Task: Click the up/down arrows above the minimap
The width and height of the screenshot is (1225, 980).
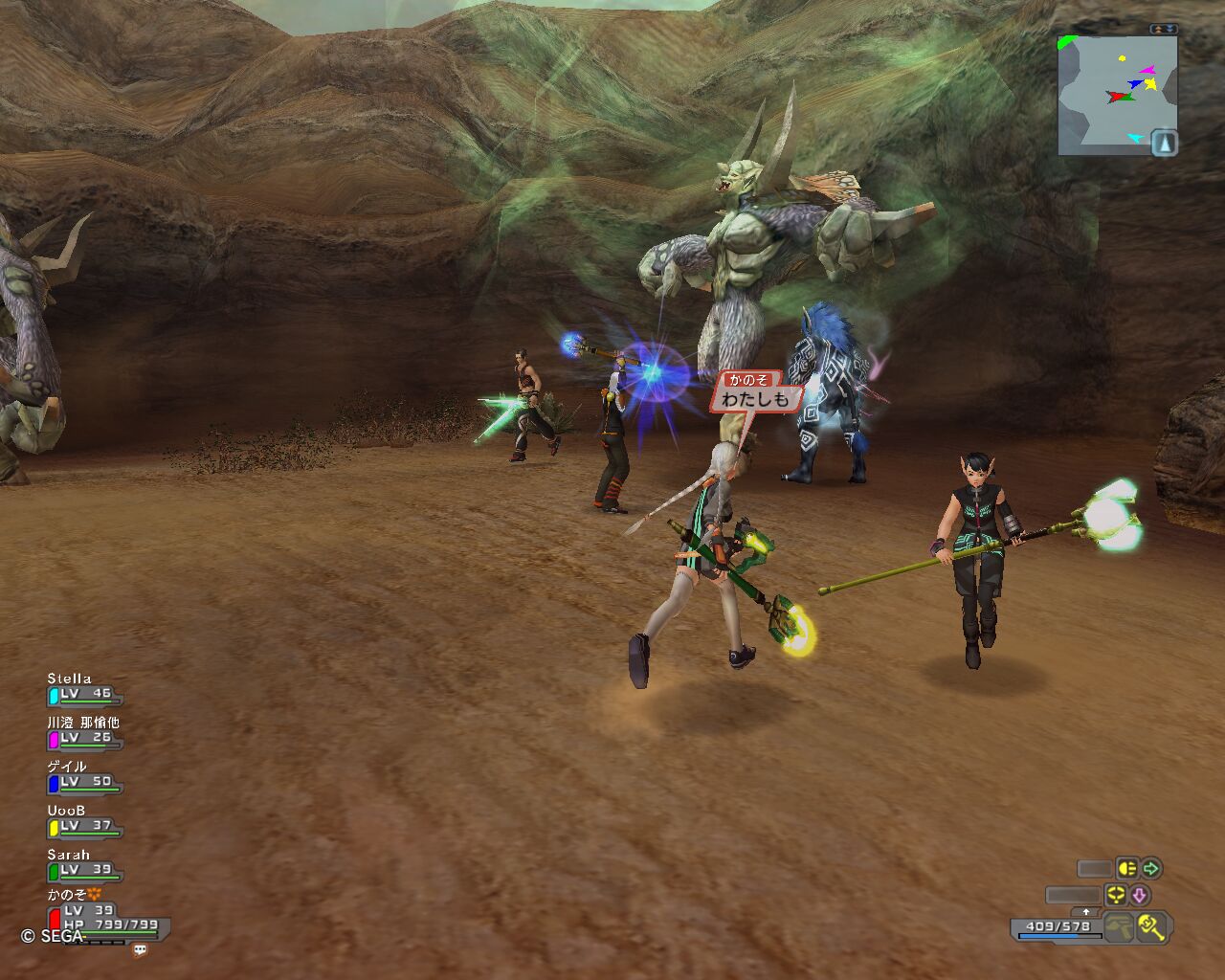Action: [1164, 30]
